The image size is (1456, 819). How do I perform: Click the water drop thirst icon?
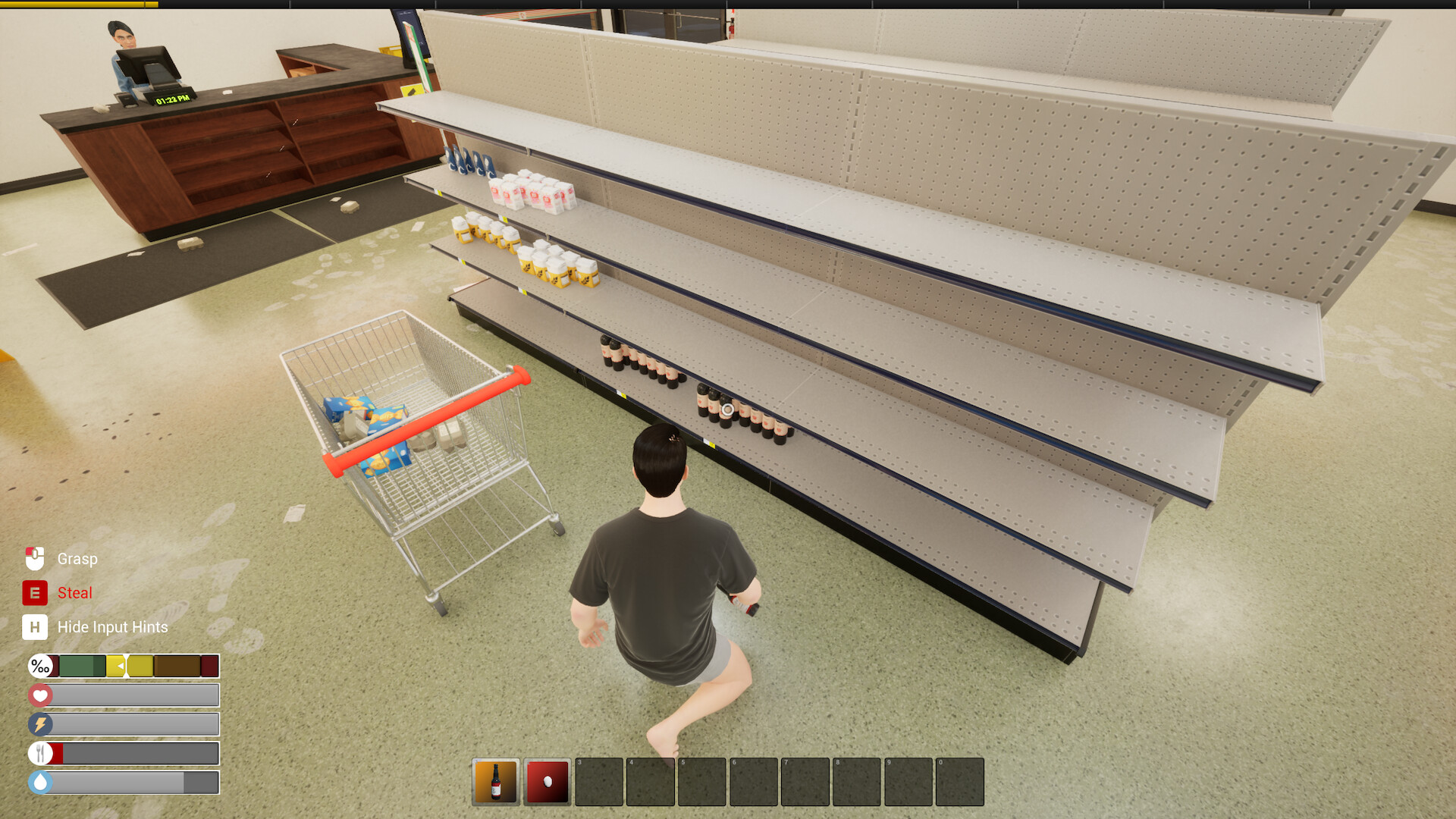click(40, 781)
